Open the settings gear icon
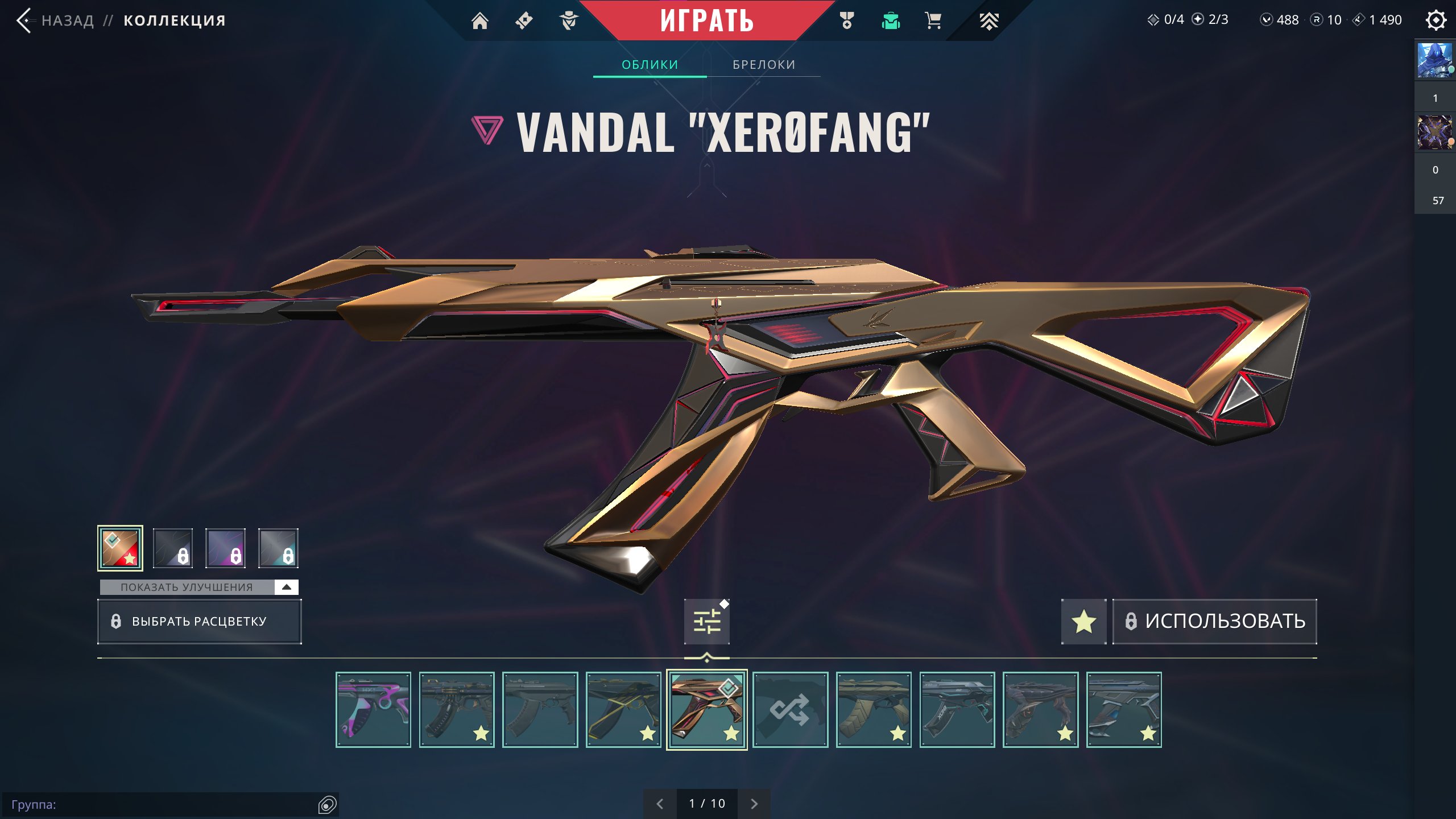Screen dimensions: 1456x819 coord(1436,20)
